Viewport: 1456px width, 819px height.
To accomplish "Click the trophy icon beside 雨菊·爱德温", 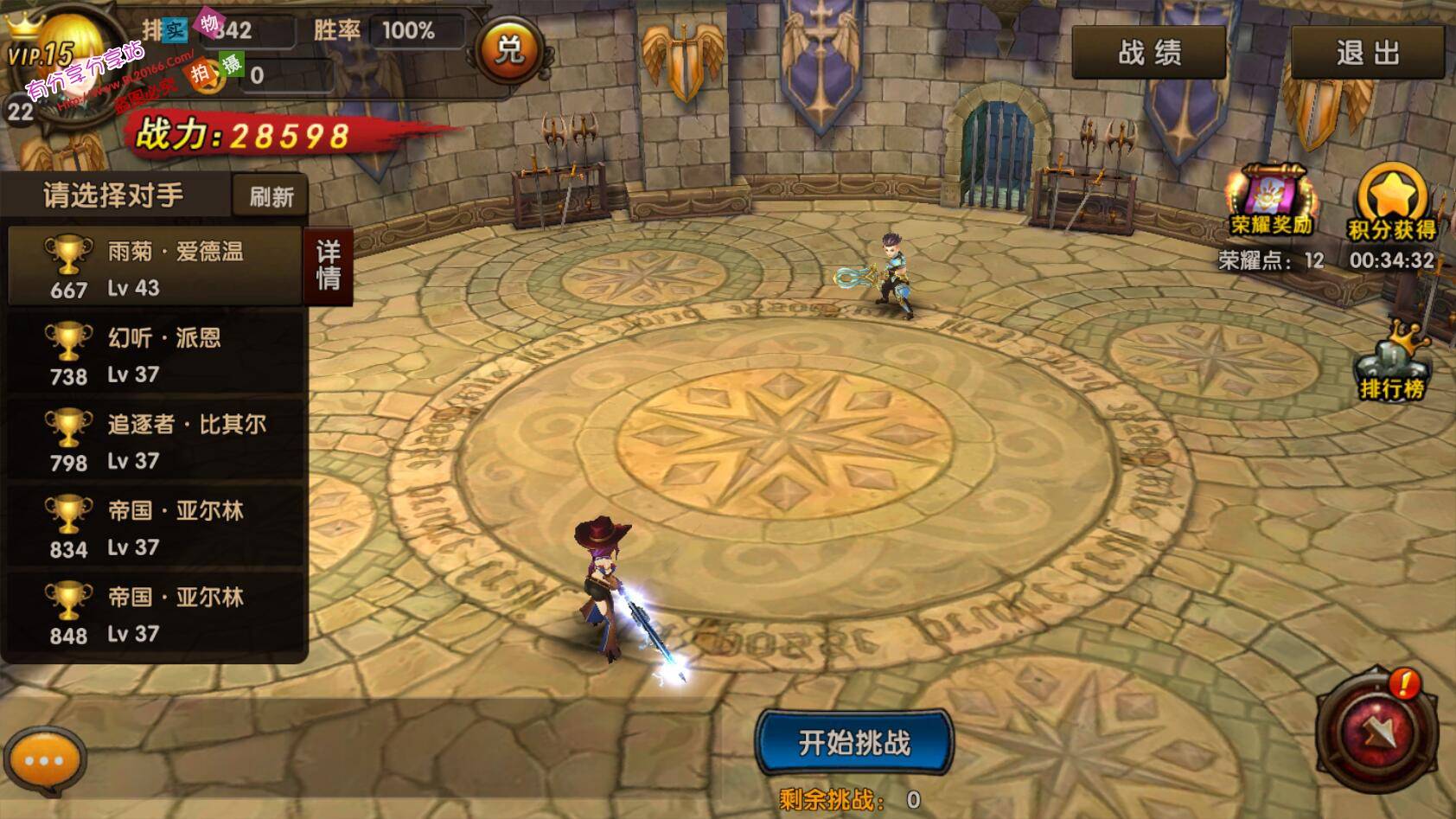I will point(67,256).
